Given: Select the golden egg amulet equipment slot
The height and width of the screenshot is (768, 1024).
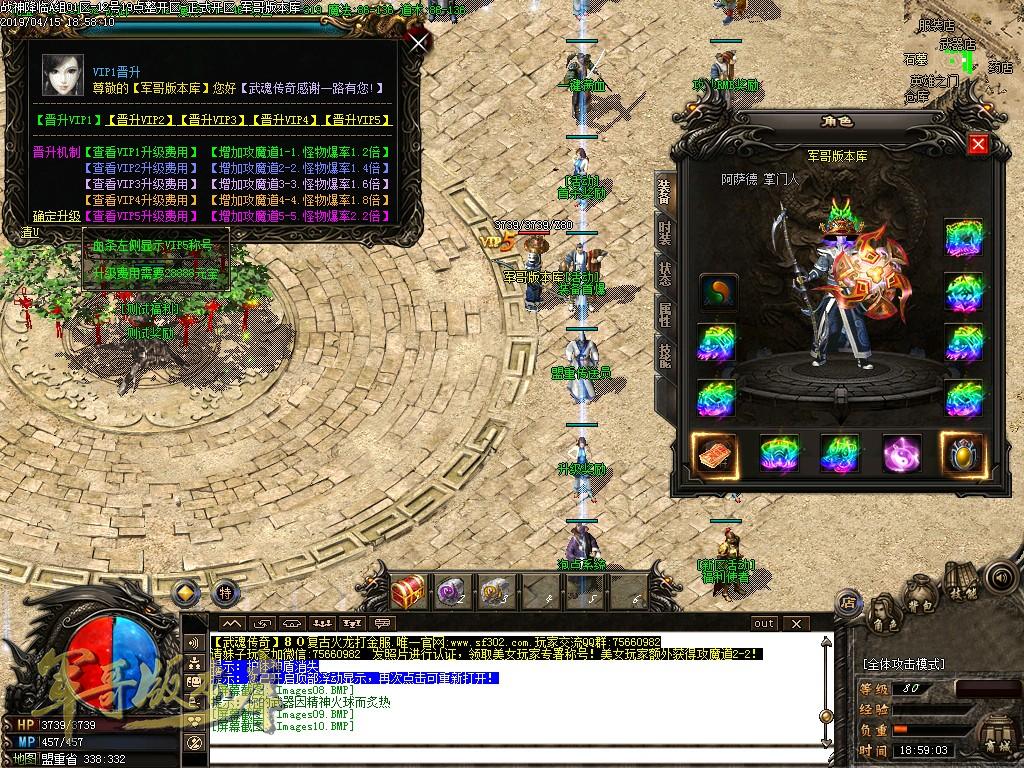Looking at the screenshot, I should 963,454.
